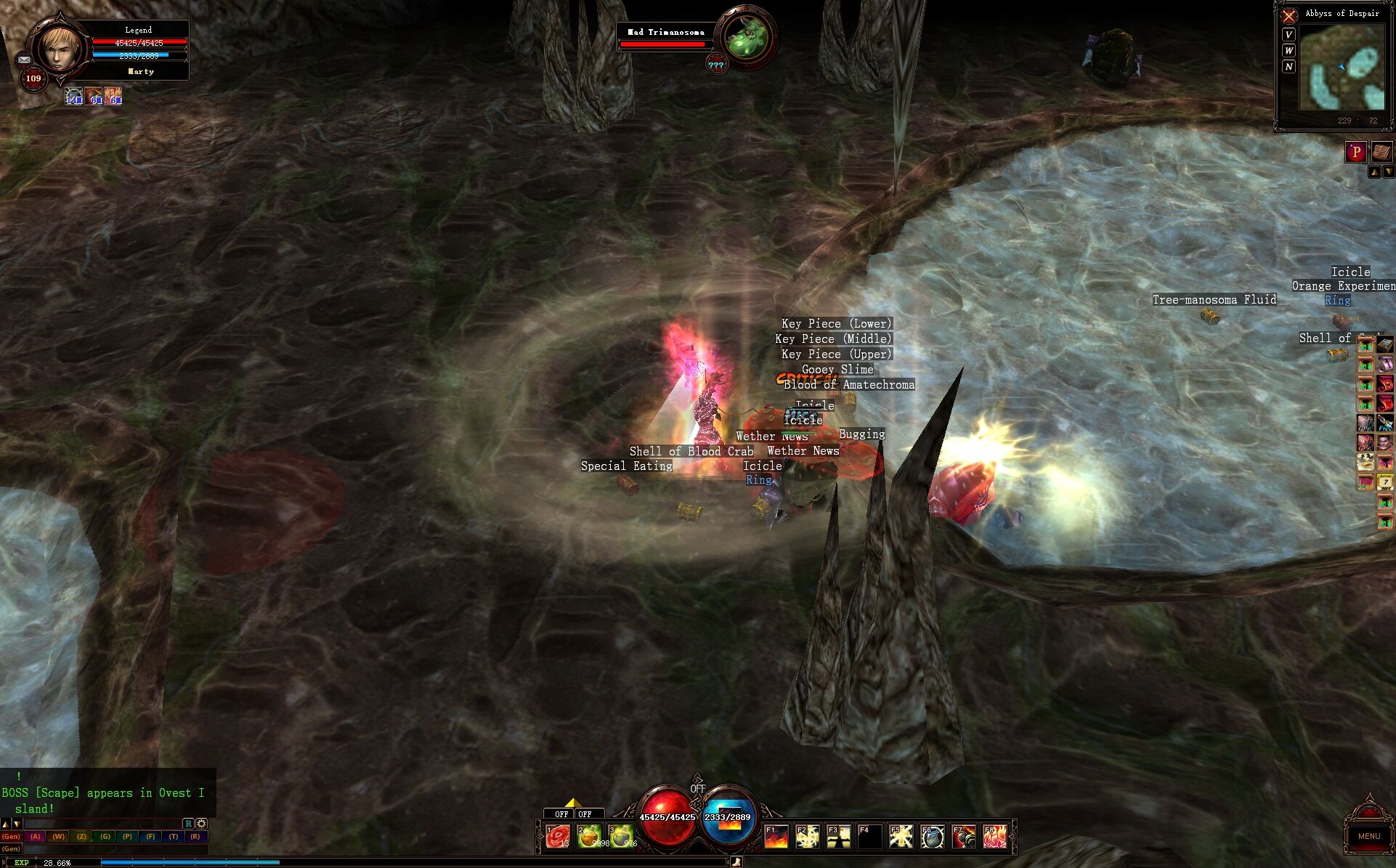Activate the F7 armored fist skill
This screenshot has height=868, width=1396.
pos(964,837)
